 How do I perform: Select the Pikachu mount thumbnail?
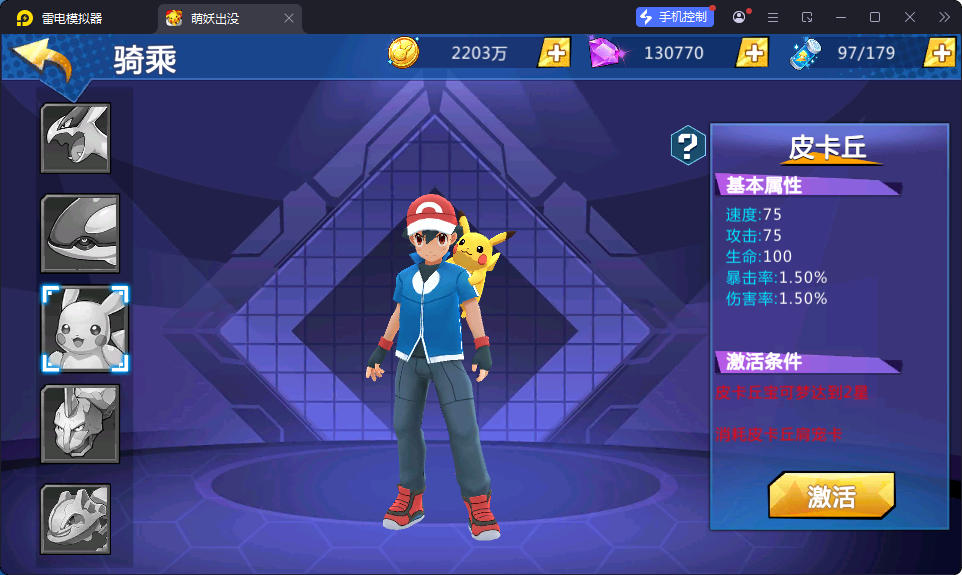[x=85, y=328]
